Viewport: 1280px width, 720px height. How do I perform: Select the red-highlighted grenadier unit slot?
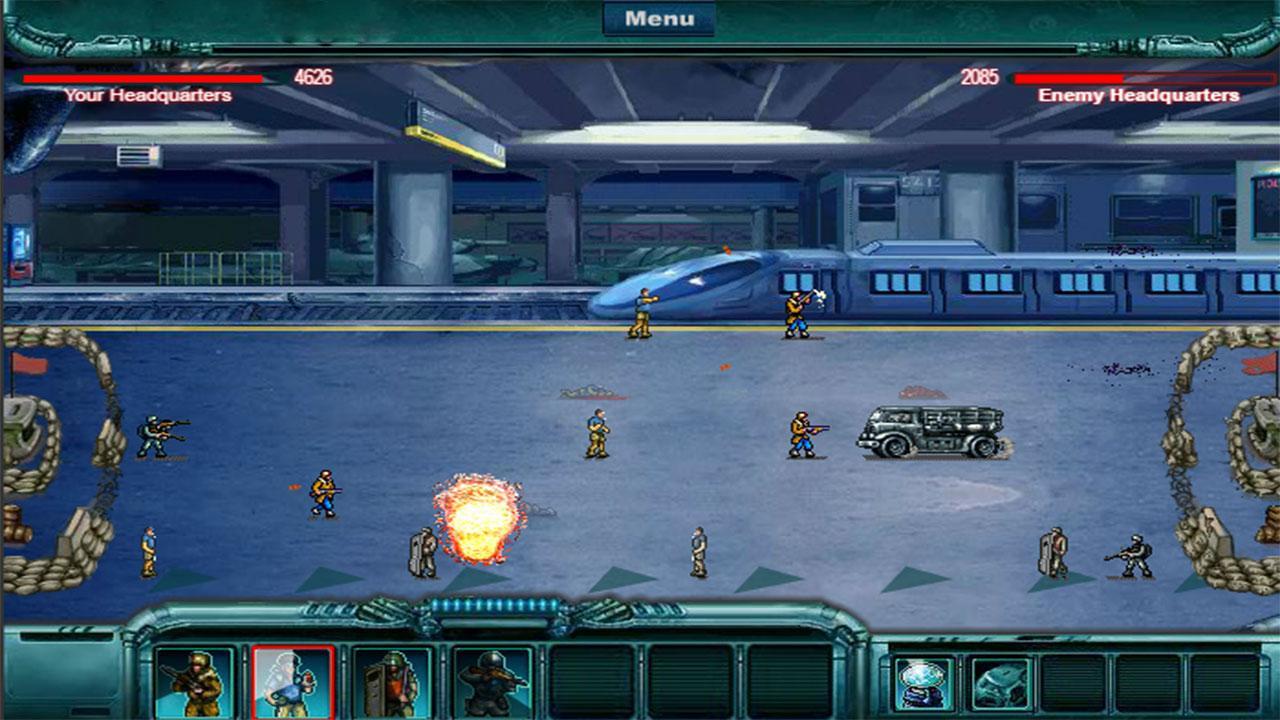[x=292, y=683]
